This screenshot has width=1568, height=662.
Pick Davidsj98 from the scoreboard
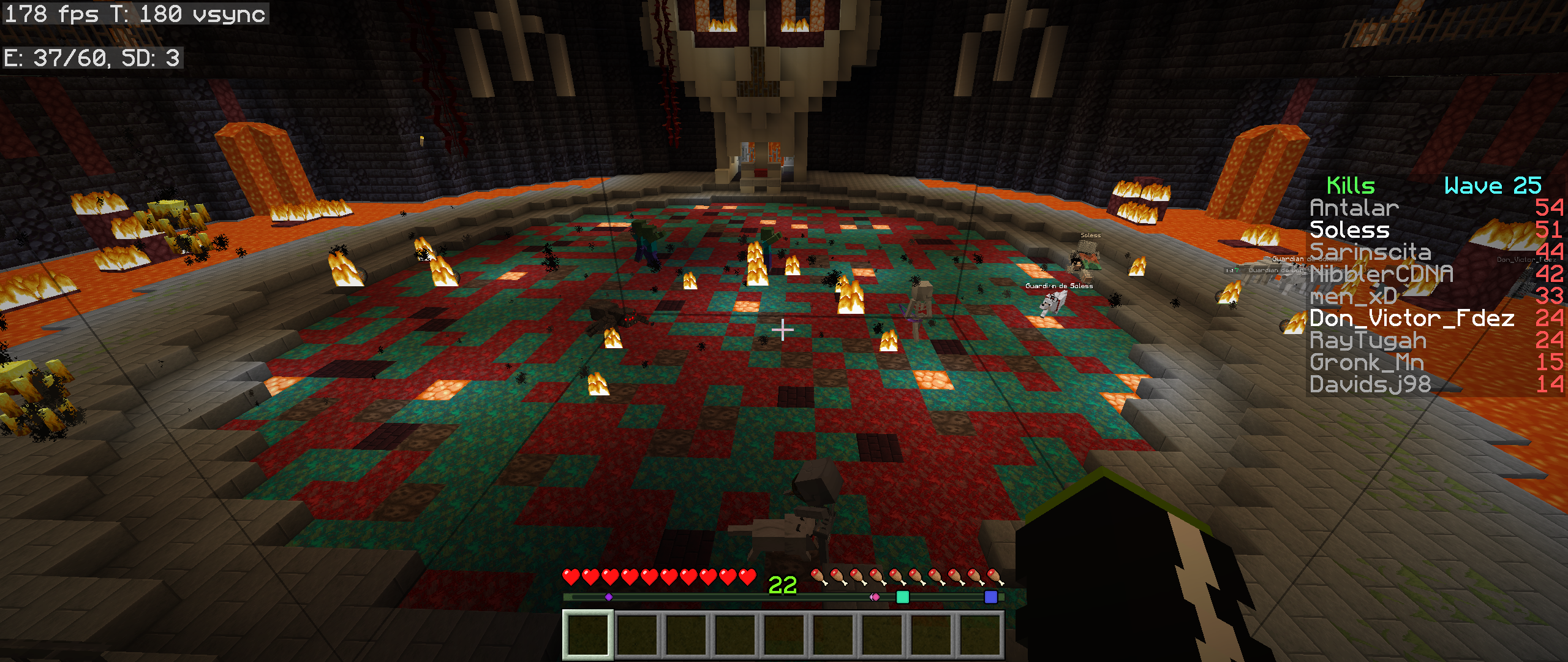click(x=1370, y=385)
